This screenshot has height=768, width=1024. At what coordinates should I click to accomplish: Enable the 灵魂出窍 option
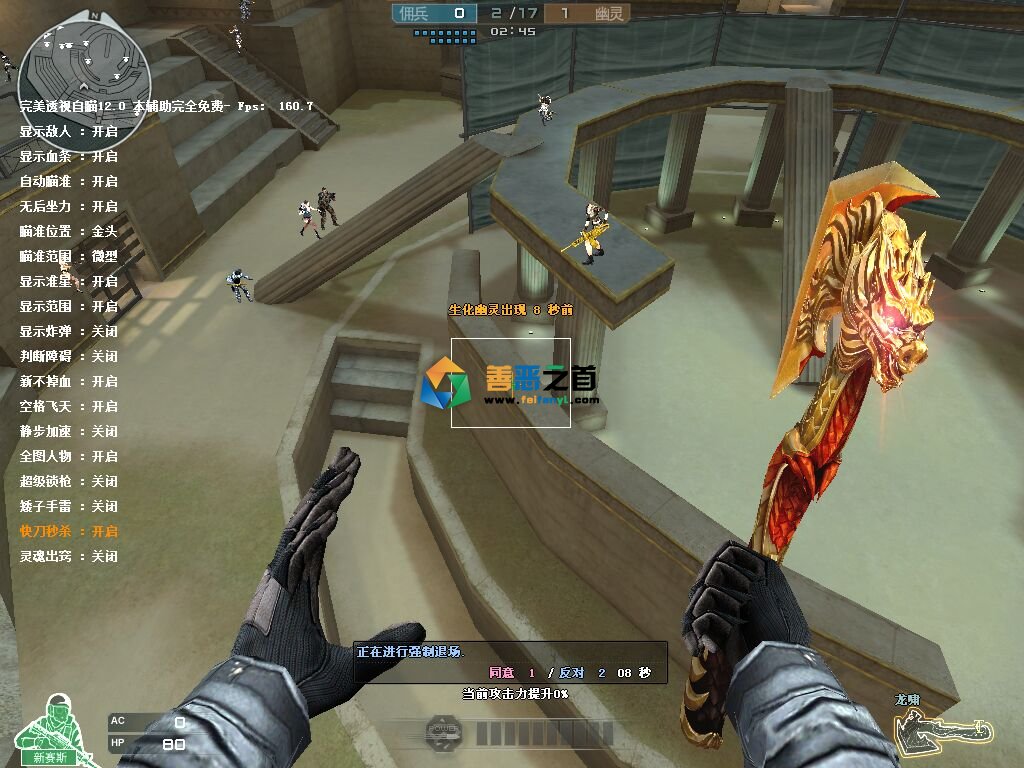click(68, 556)
